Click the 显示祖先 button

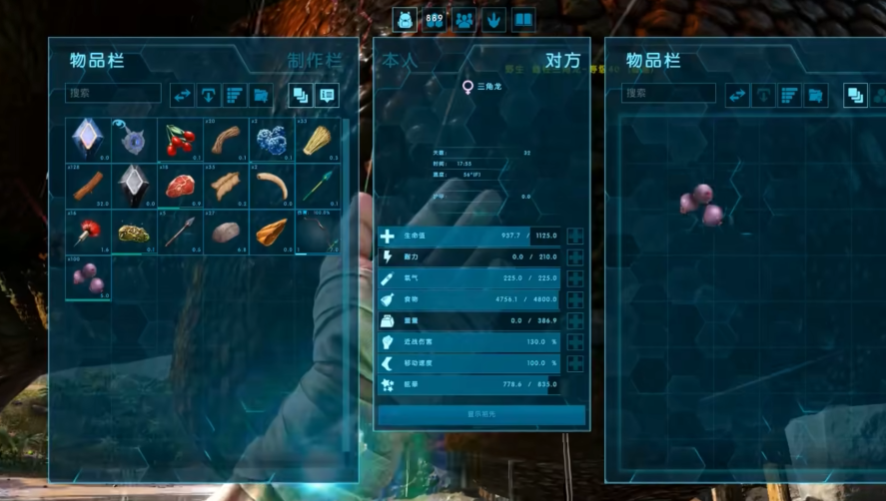[481, 414]
